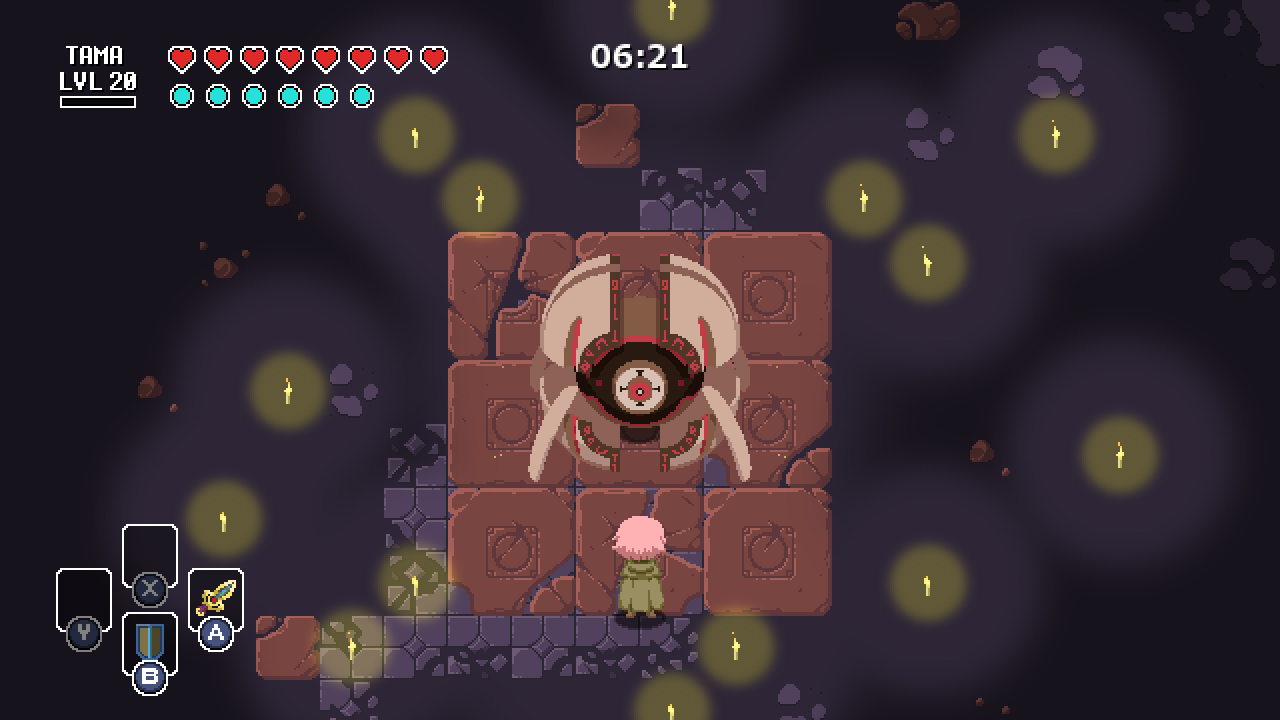Screen dimensions: 1280x720
Task: Click the last cyan mana orb
Action: (360, 97)
